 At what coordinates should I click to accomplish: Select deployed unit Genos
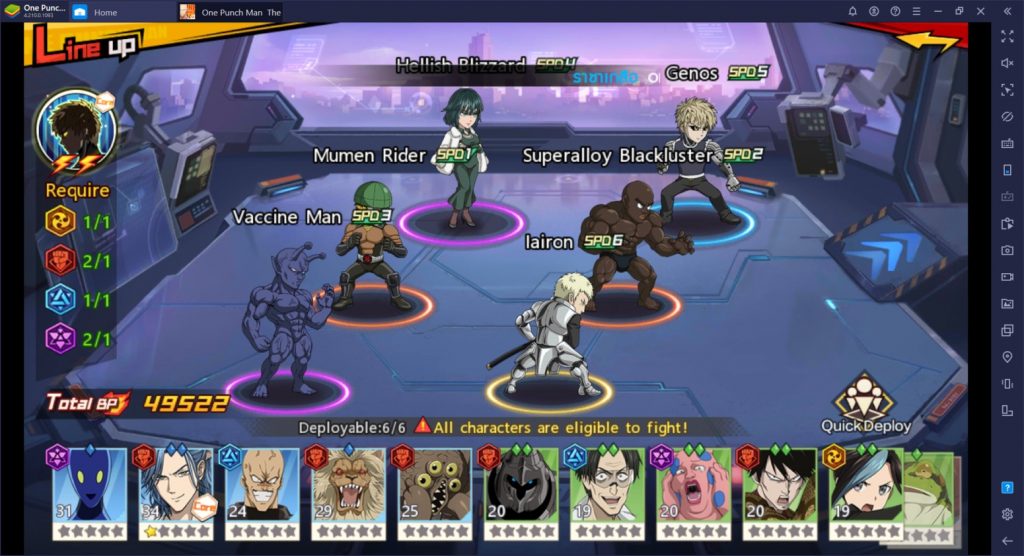point(697,160)
